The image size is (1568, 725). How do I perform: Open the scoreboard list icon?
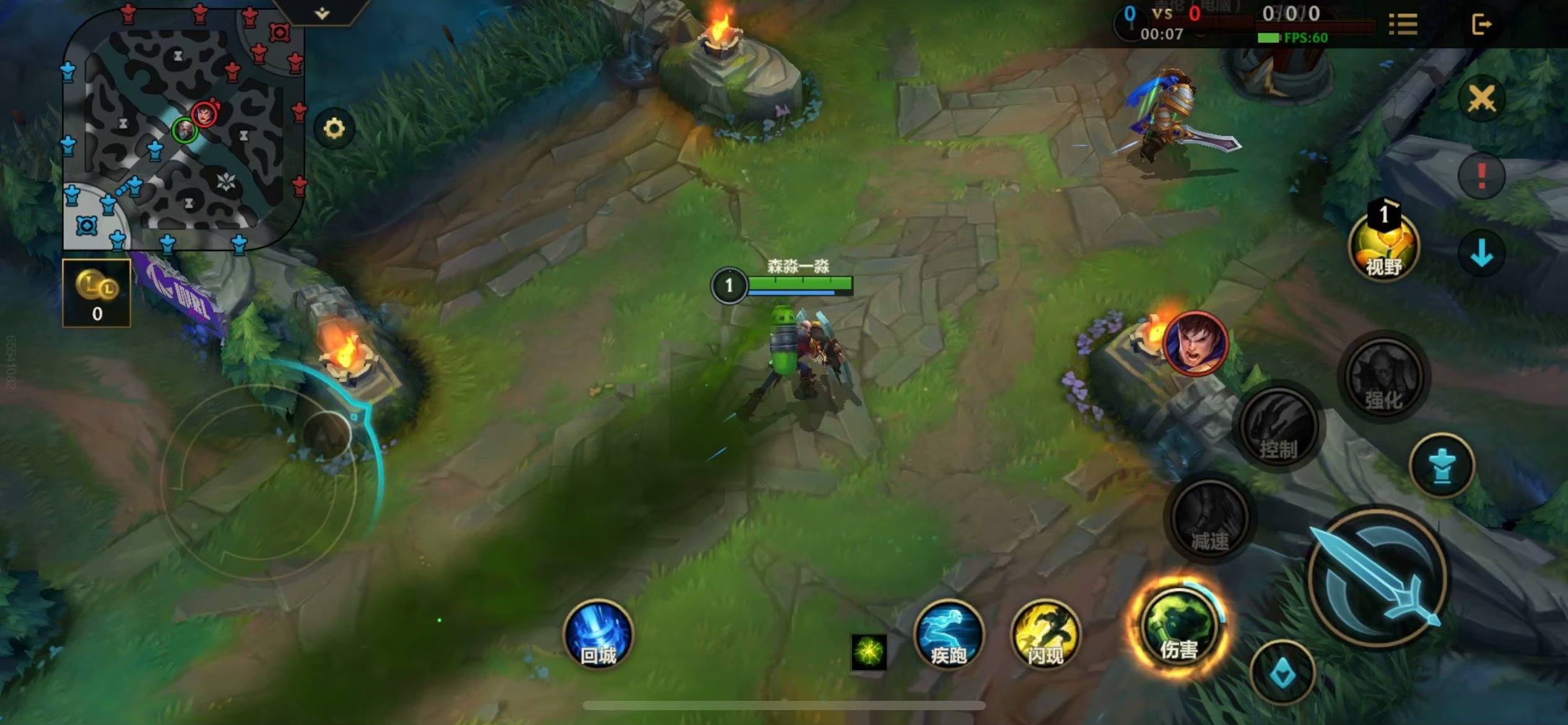click(x=1403, y=25)
